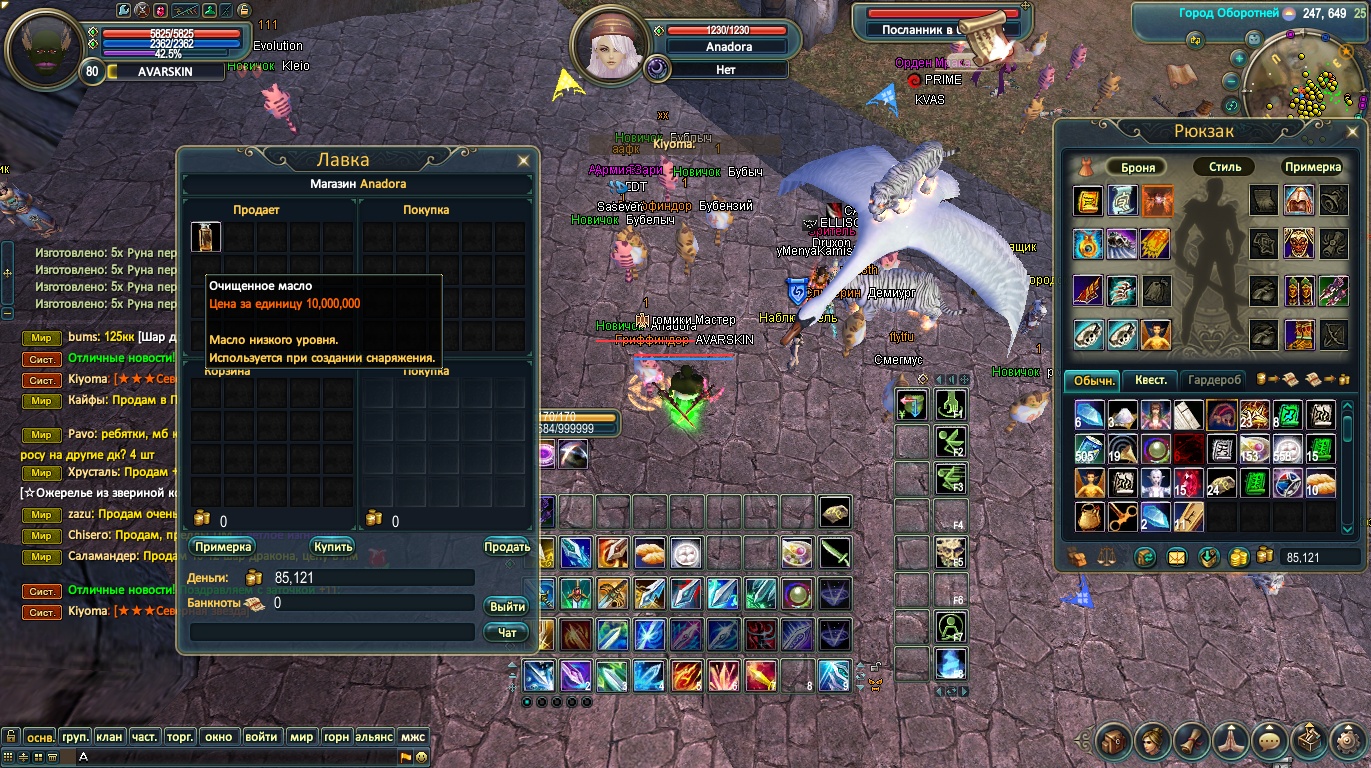This screenshot has width=1371, height=768.
Task: Switch chat to the клан channel
Action: pyautogui.click(x=109, y=737)
